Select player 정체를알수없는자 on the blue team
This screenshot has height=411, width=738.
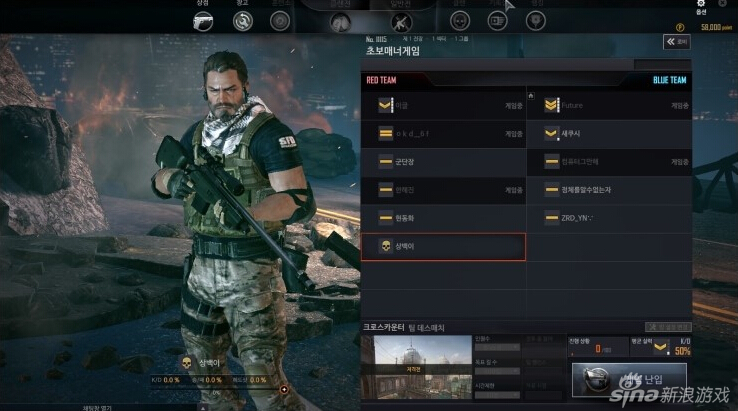pos(609,189)
